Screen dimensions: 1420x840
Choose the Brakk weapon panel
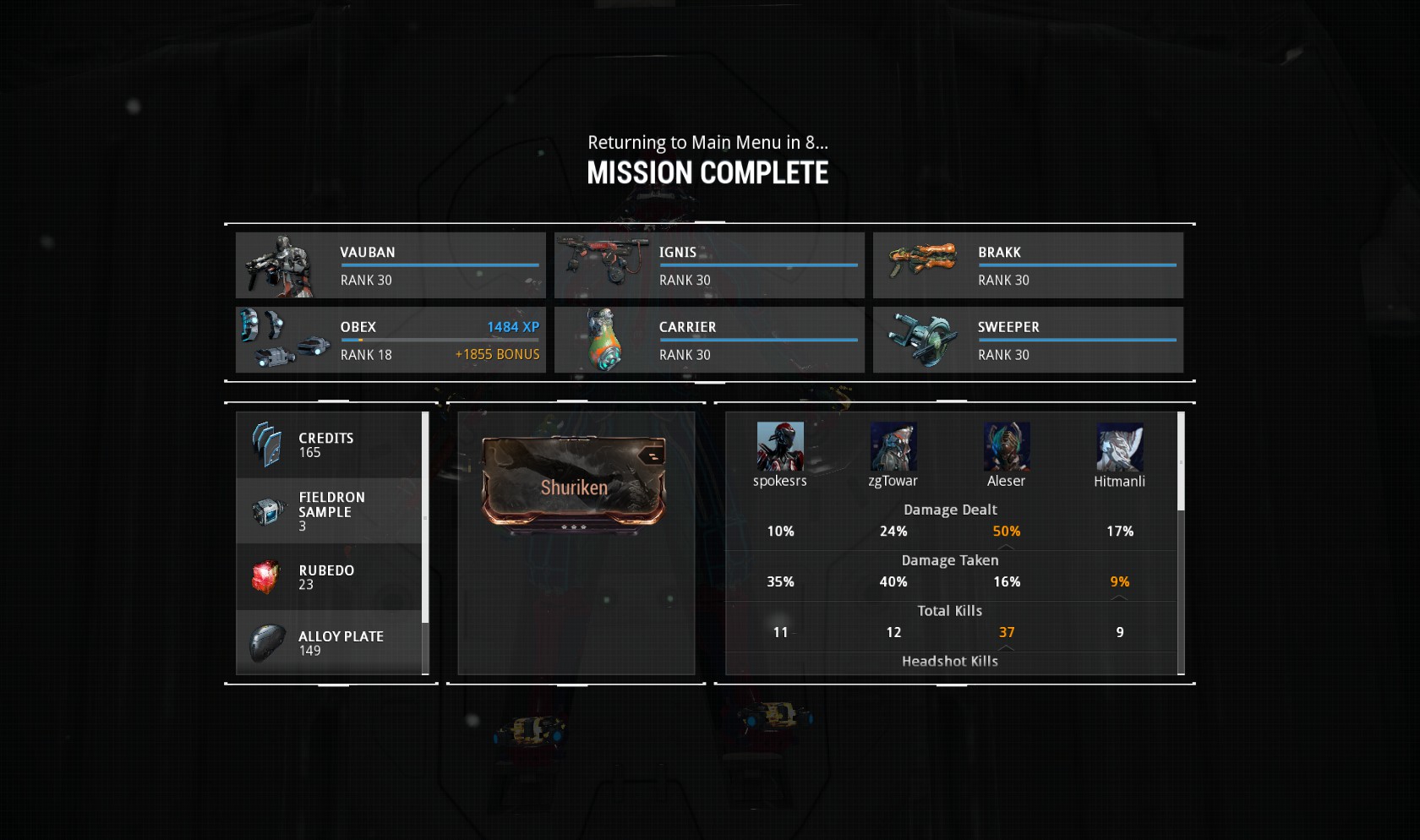coord(1028,265)
